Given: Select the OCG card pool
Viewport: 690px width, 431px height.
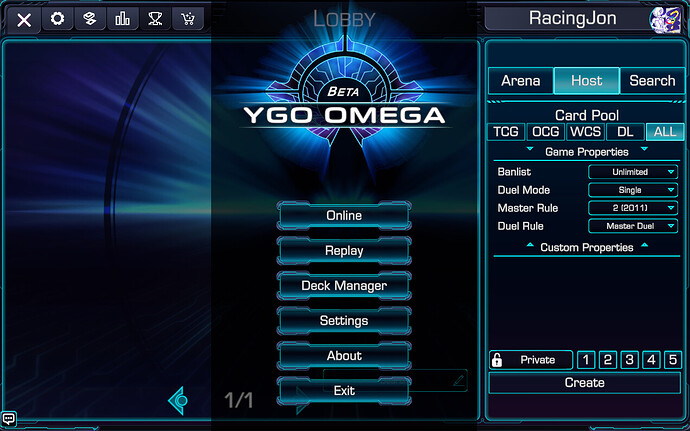Looking at the screenshot, I should (x=545, y=132).
